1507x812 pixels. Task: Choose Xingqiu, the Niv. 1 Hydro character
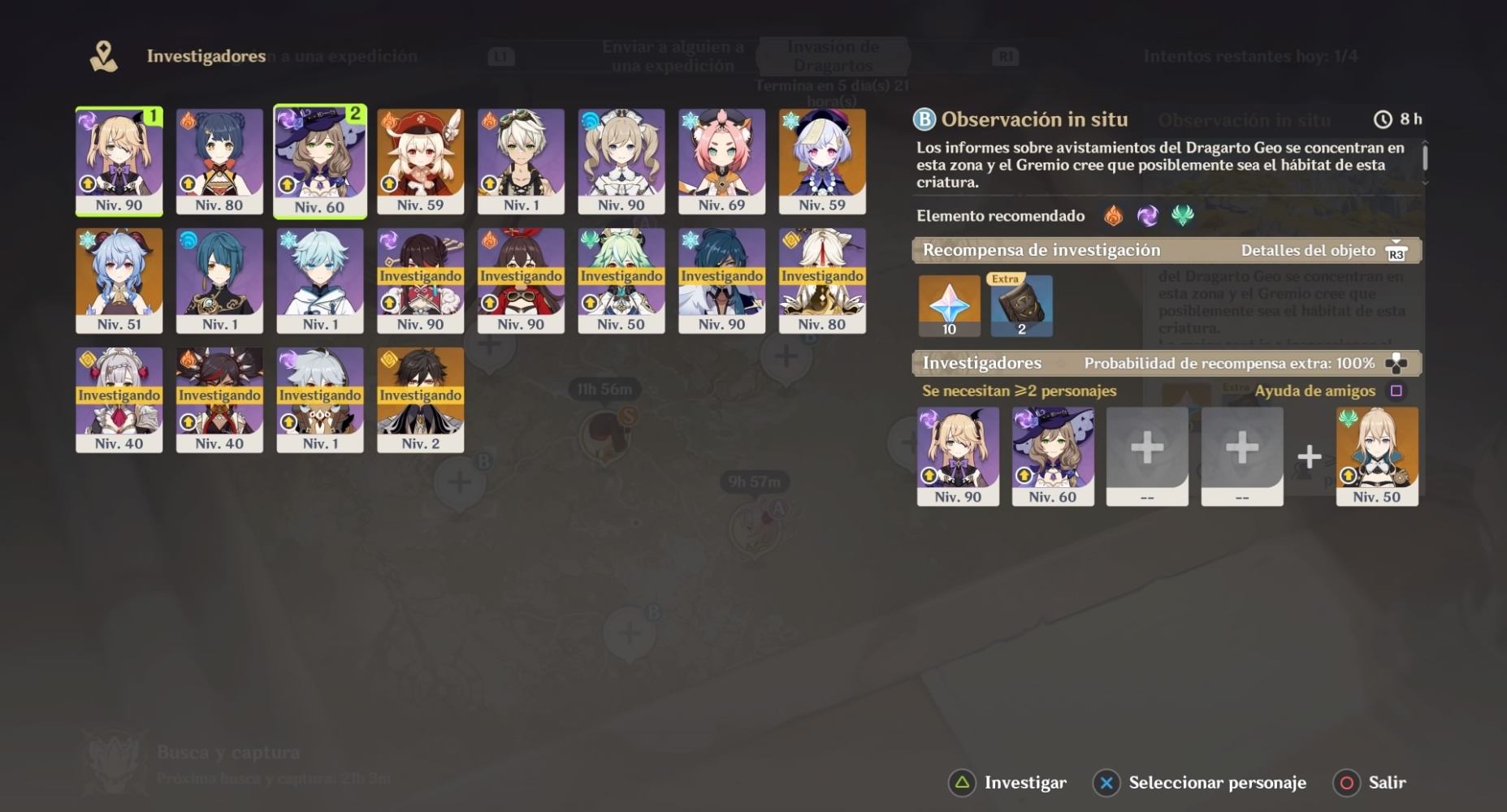point(219,280)
